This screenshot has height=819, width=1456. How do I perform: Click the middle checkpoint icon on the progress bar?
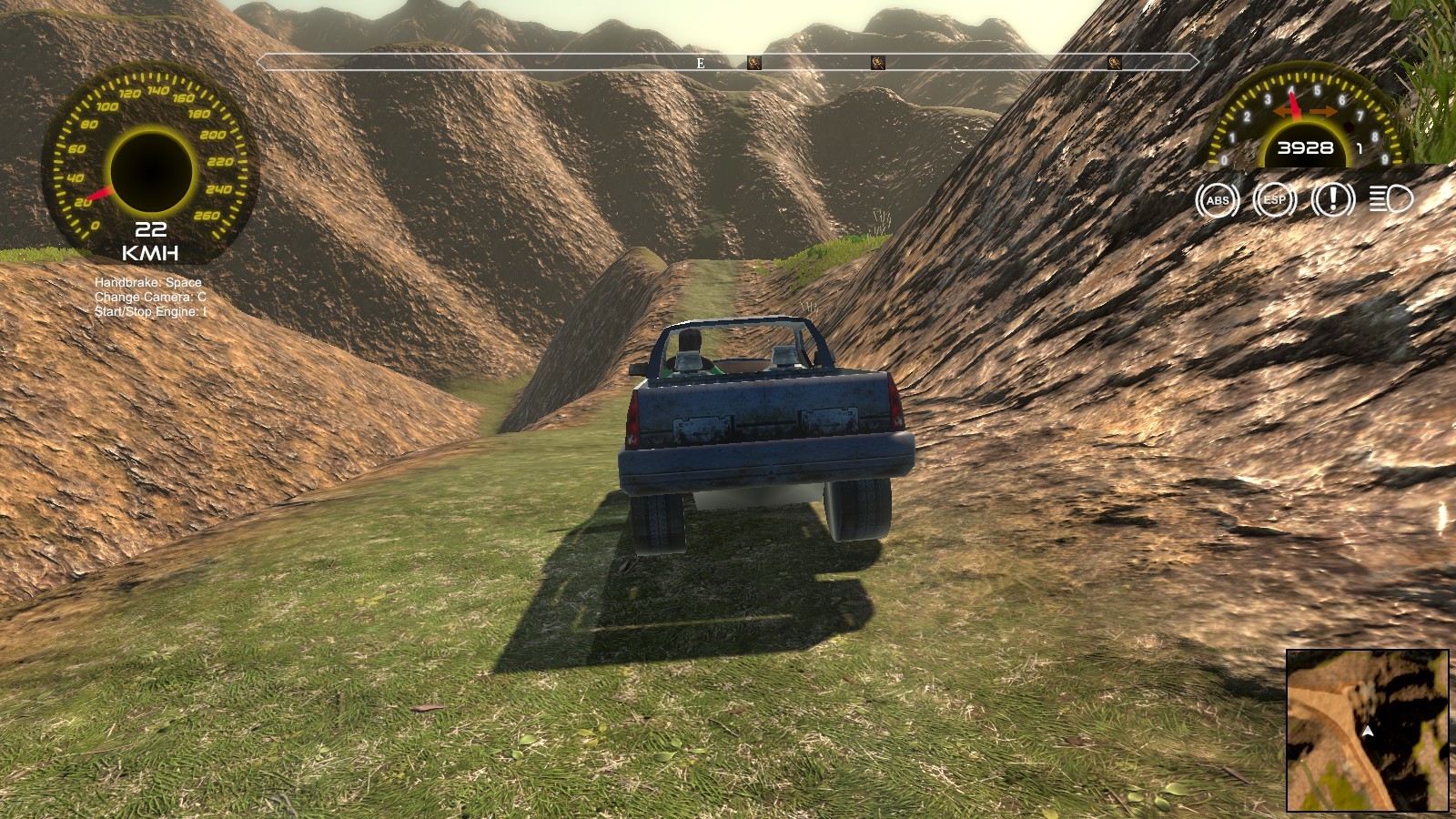(878, 64)
